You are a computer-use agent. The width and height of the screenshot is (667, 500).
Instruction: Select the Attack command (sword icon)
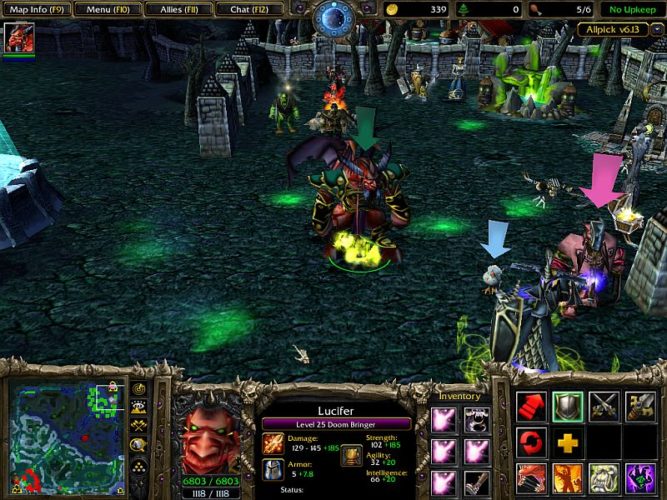tap(640, 406)
